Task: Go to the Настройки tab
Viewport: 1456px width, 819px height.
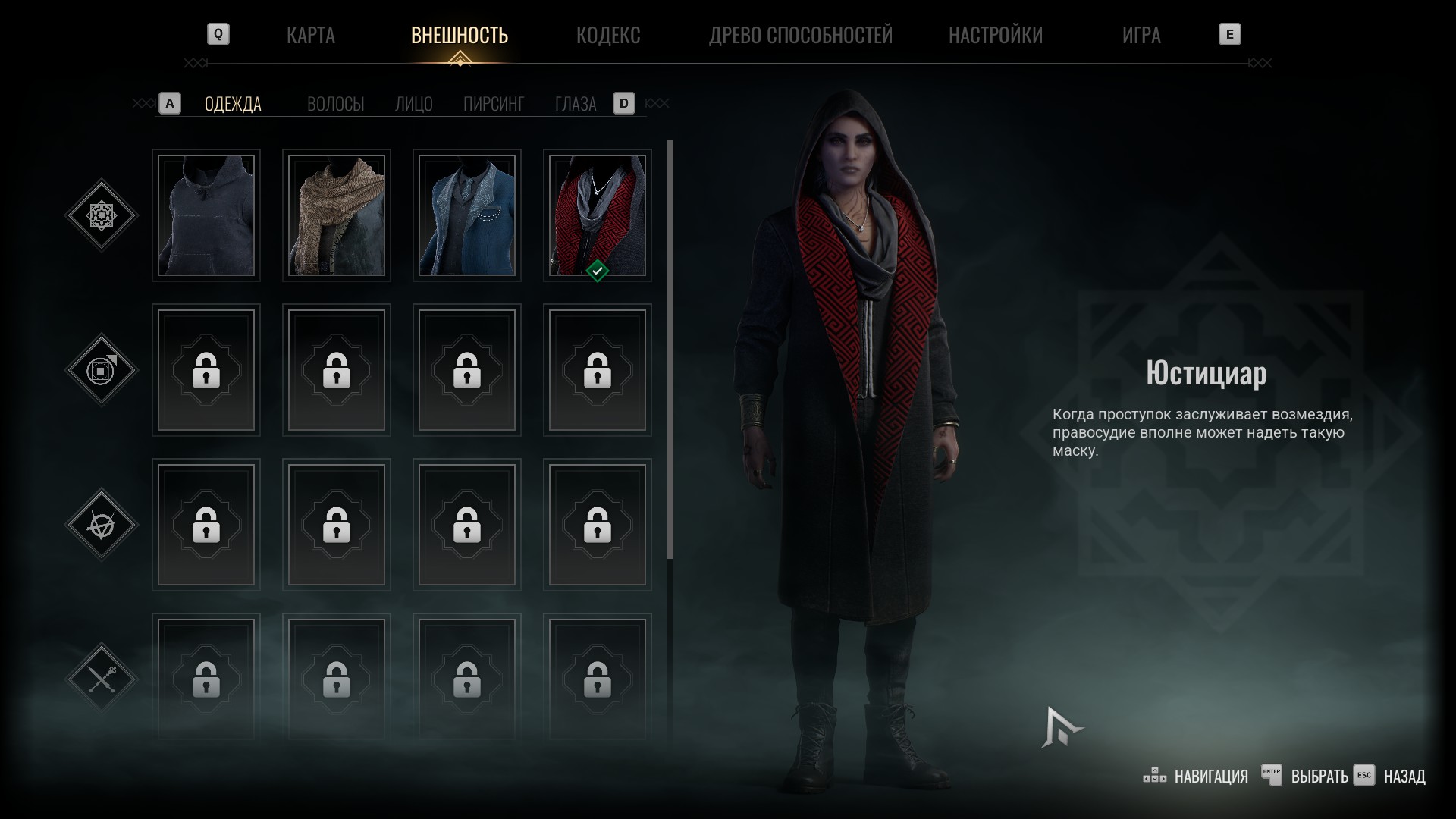Action: pos(995,35)
